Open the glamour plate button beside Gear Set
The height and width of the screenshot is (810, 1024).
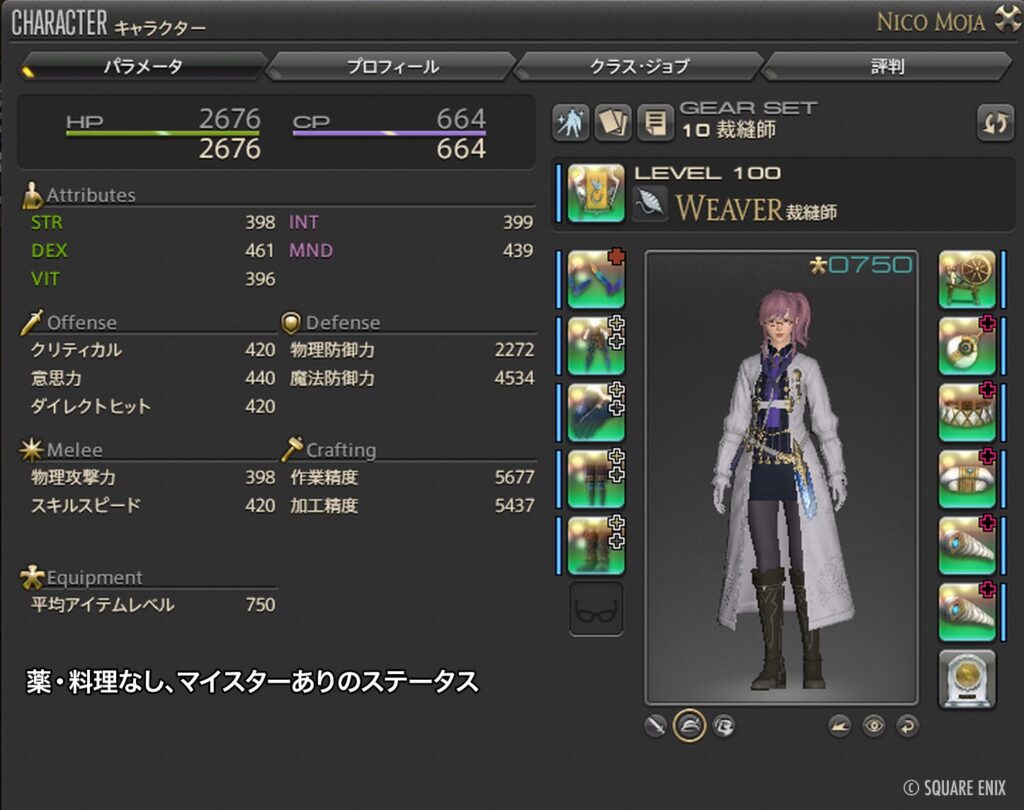(x=571, y=123)
